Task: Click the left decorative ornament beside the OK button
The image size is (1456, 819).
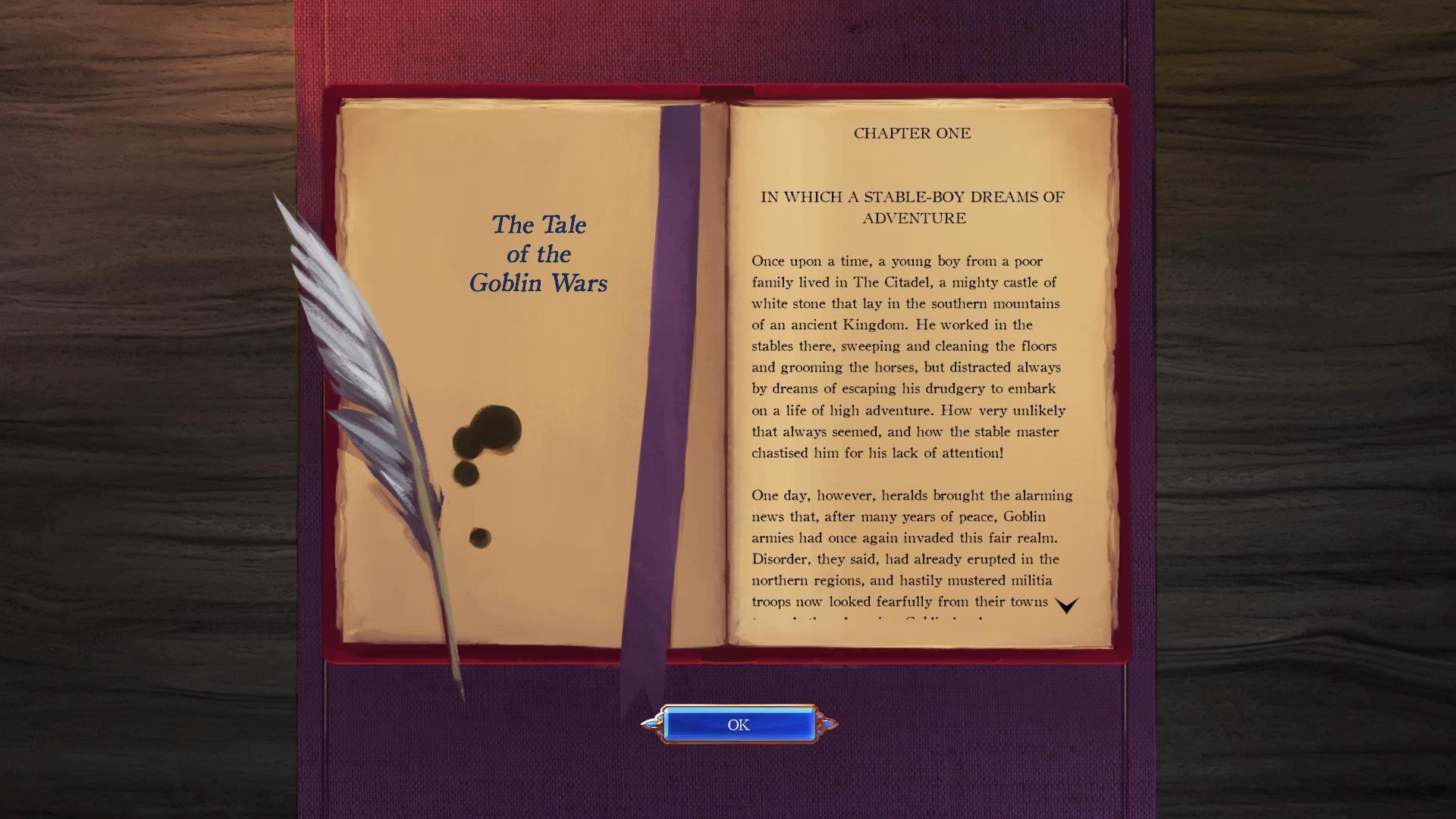Action: click(x=654, y=724)
